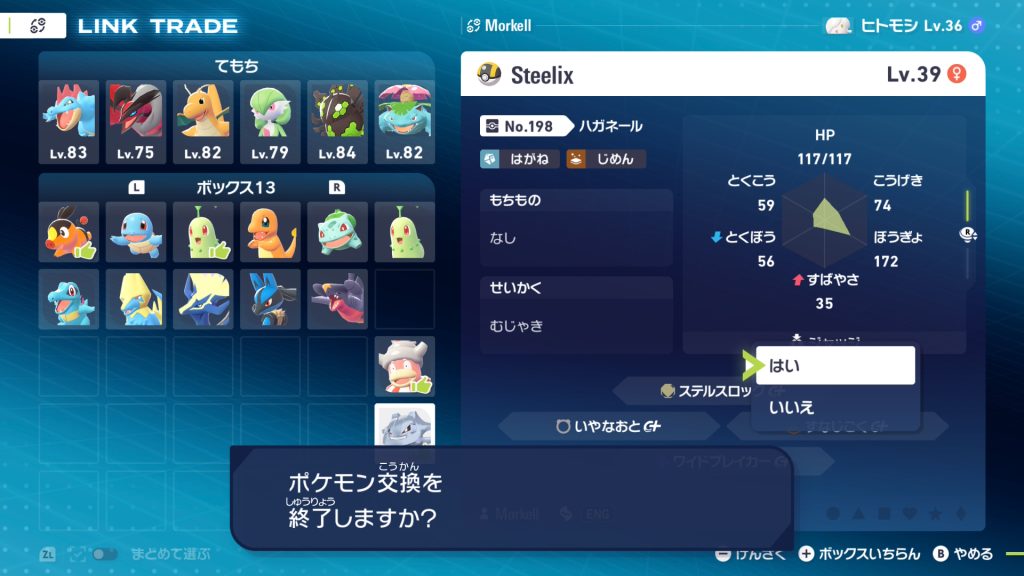Select the Slowking box slot

[x=404, y=366]
